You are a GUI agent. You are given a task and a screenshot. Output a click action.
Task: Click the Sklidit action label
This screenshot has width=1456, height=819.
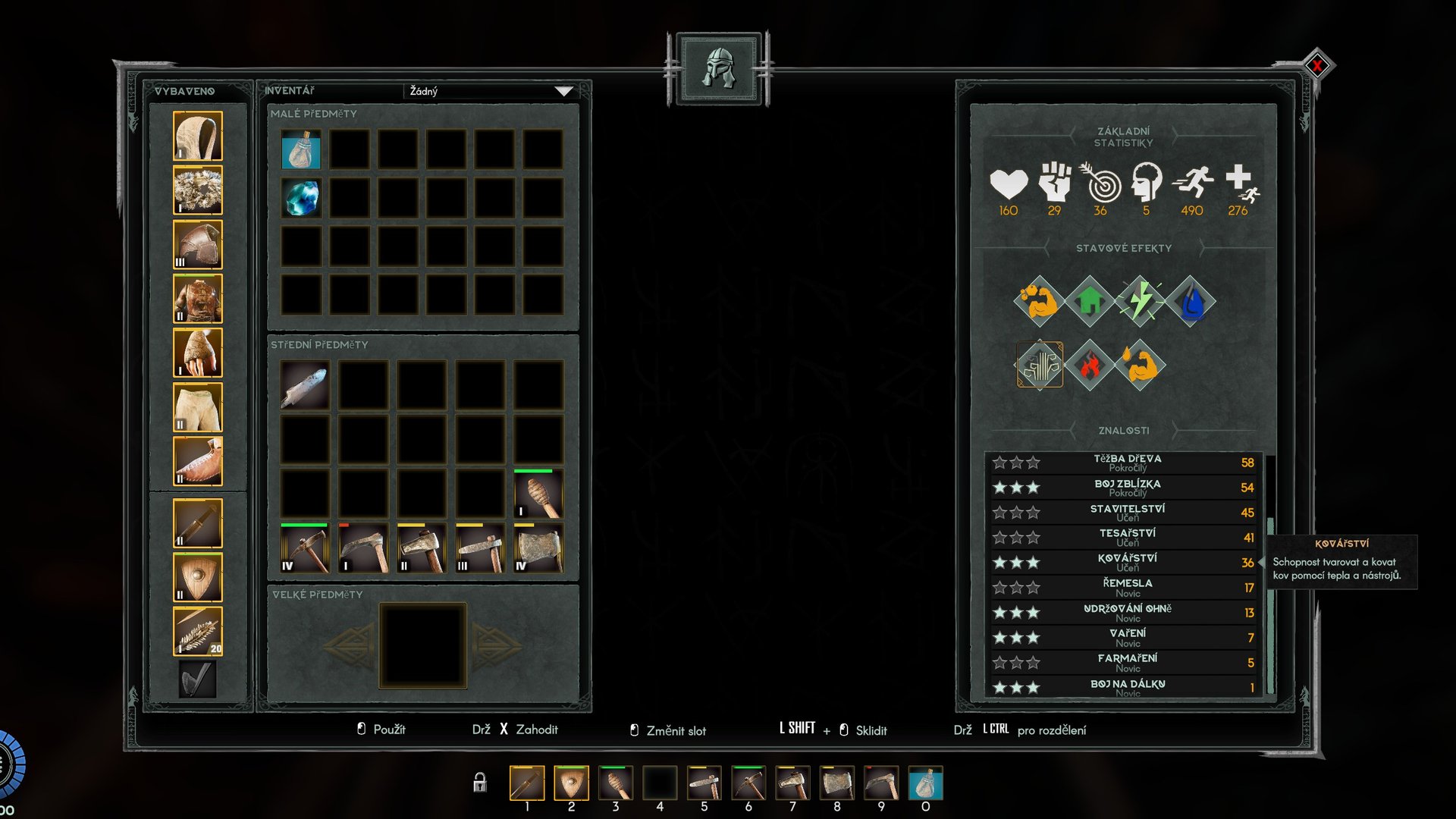tap(871, 730)
